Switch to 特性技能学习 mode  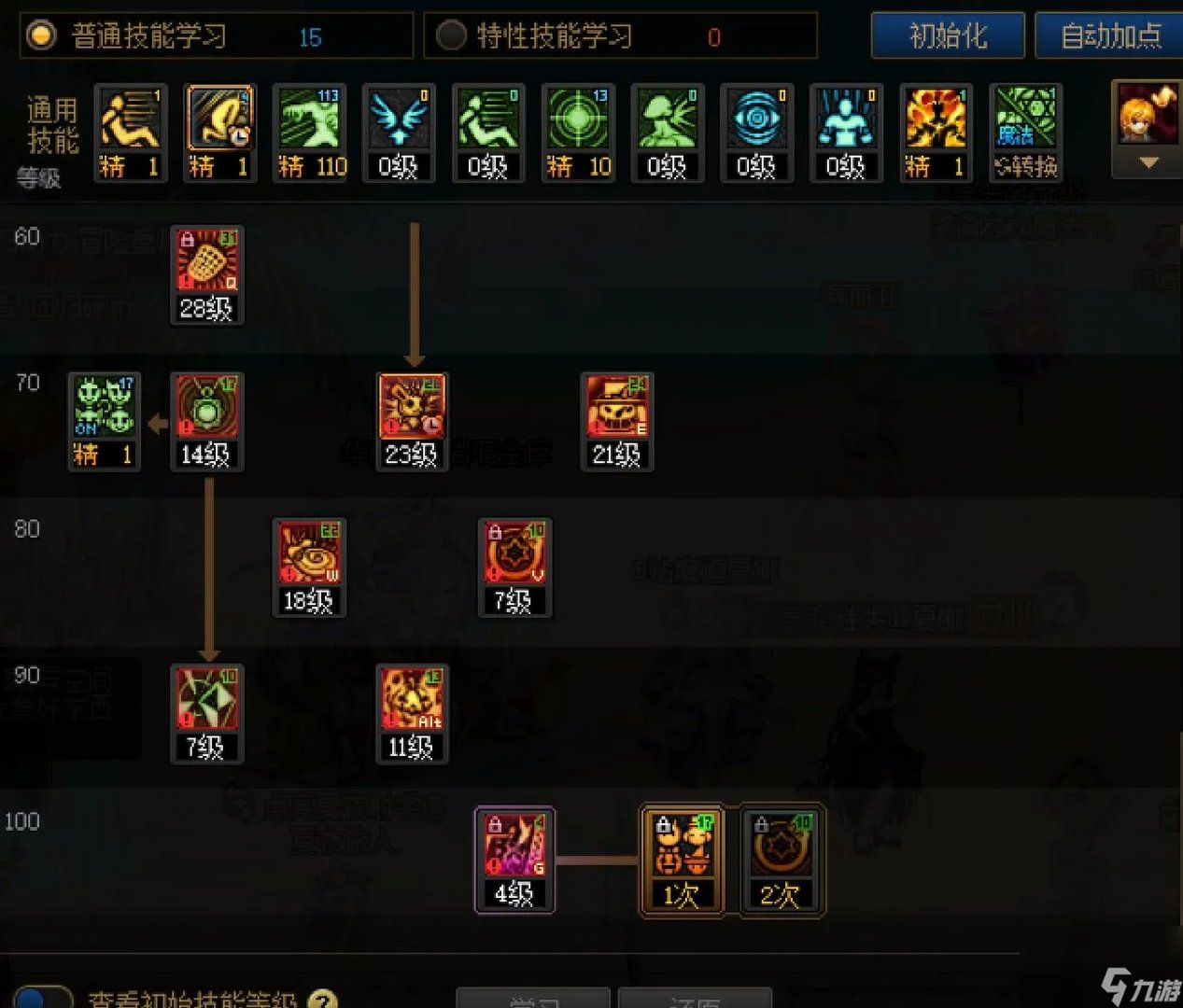(x=451, y=35)
